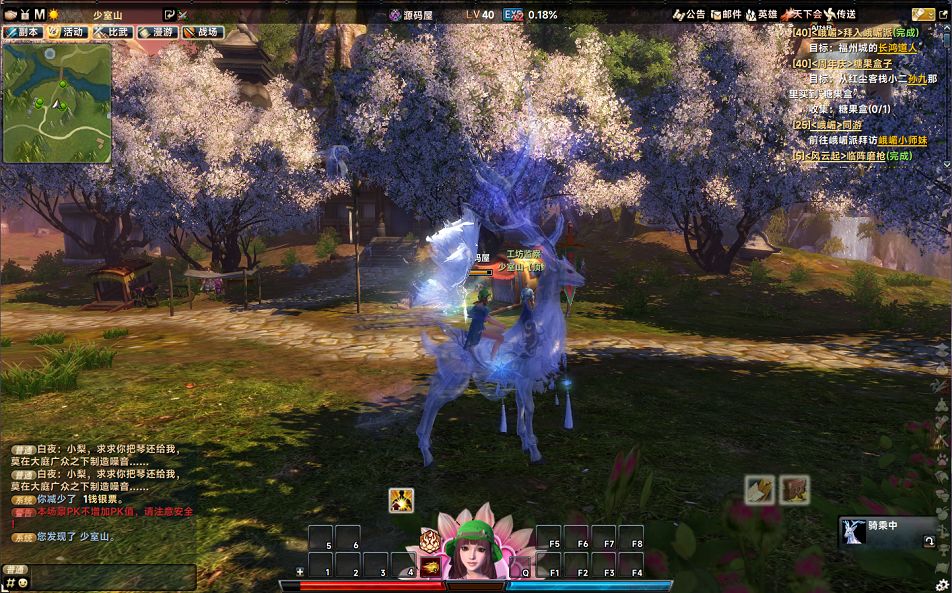The image size is (952, 593).
Task: Click the minimap of 少室山
Action: [57, 102]
